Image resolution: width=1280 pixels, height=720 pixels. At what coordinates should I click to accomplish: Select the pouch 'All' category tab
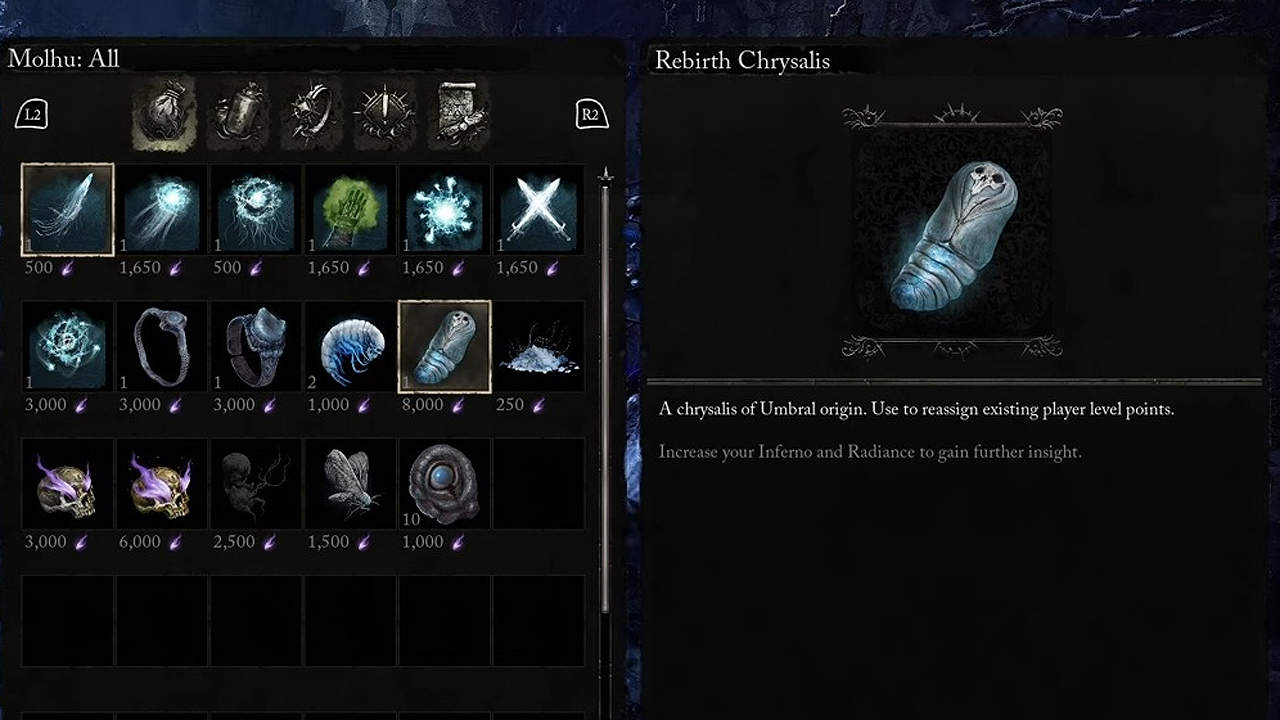click(x=163, y=113)
